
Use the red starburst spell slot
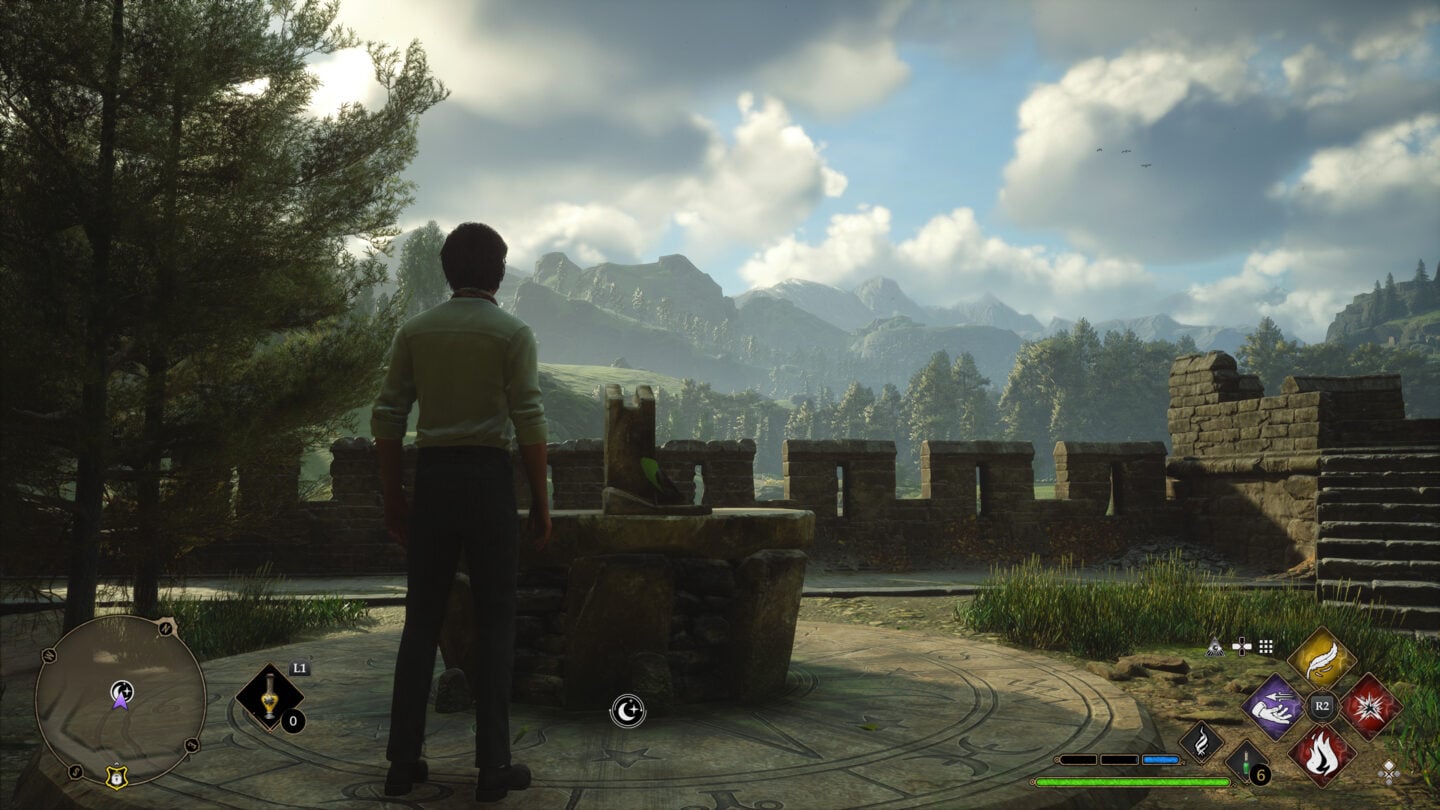[x=1371, y=706]
